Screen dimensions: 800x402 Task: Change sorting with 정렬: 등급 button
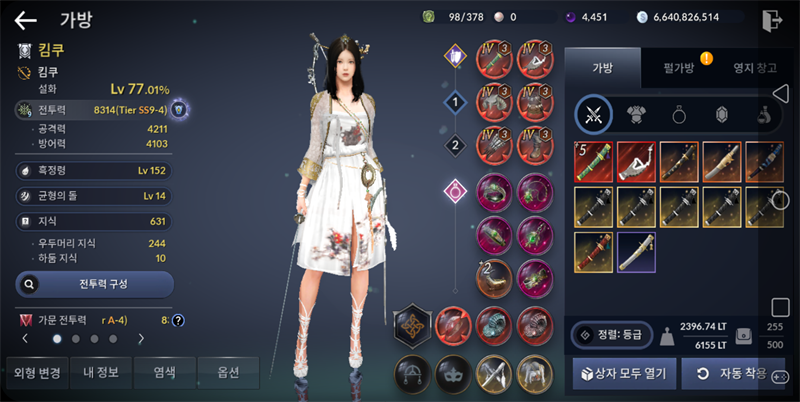point(611,334)
